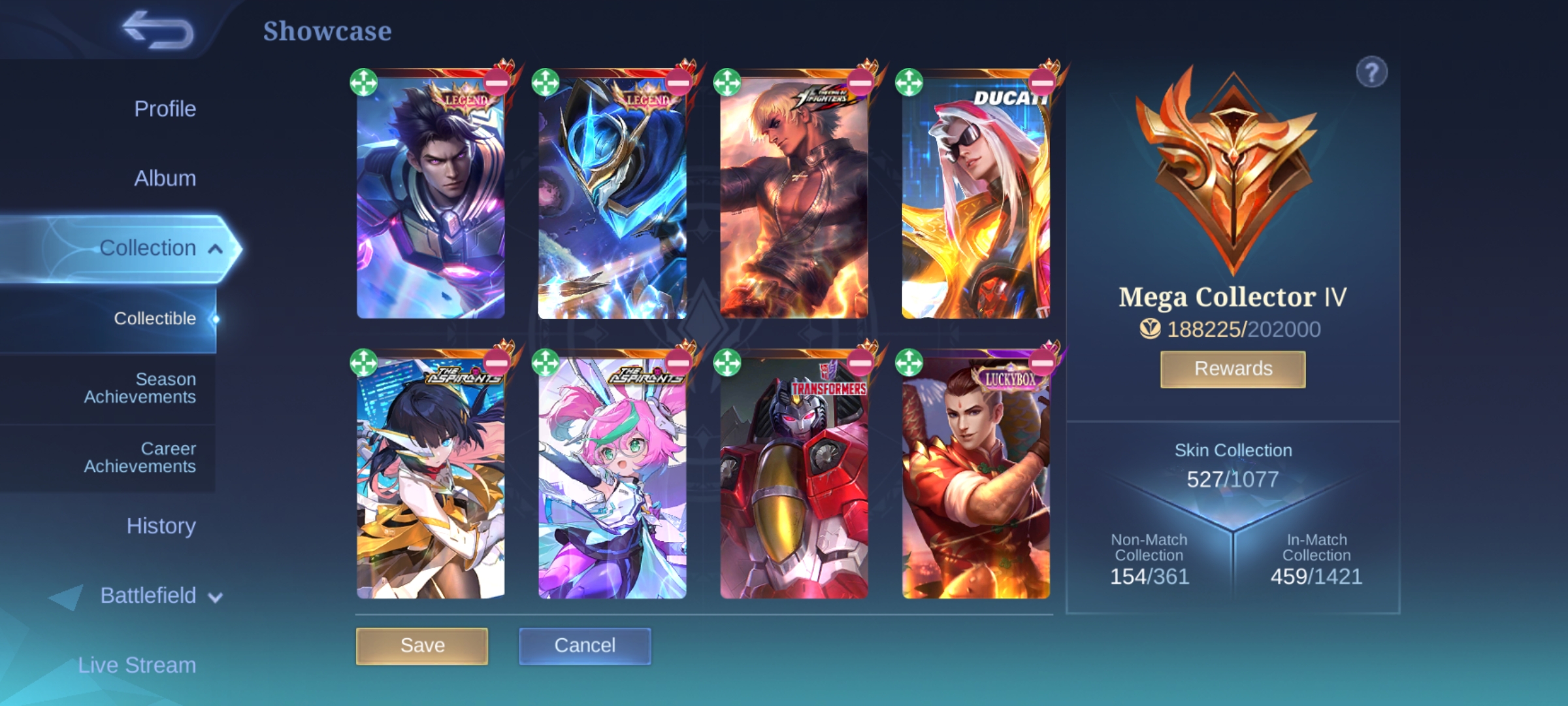Open Season Achievements
The width and height of the screenshot is (1568, 706).
pos(140,388)
